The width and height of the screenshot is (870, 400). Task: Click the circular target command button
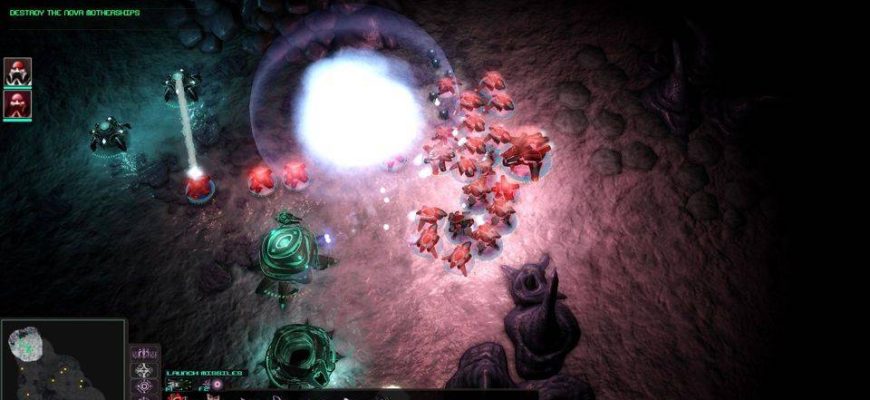pyautogui.click(x=145, y=386)
